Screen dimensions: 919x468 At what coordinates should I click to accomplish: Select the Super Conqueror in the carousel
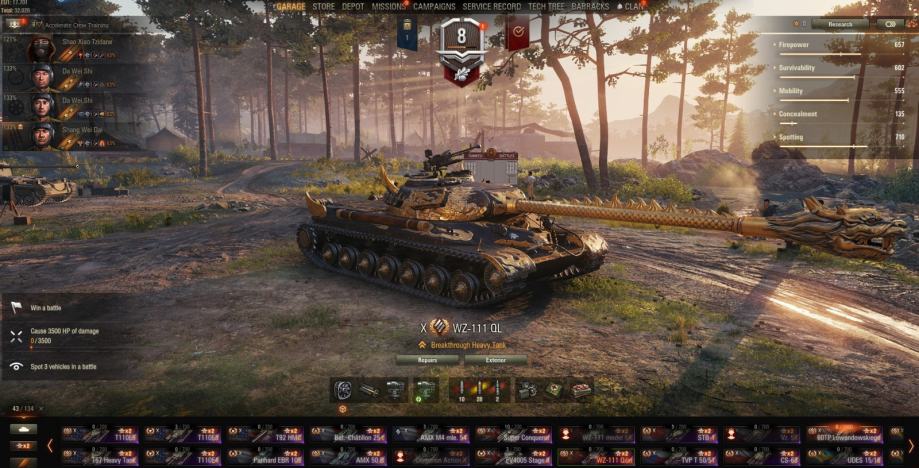(513, 434)
